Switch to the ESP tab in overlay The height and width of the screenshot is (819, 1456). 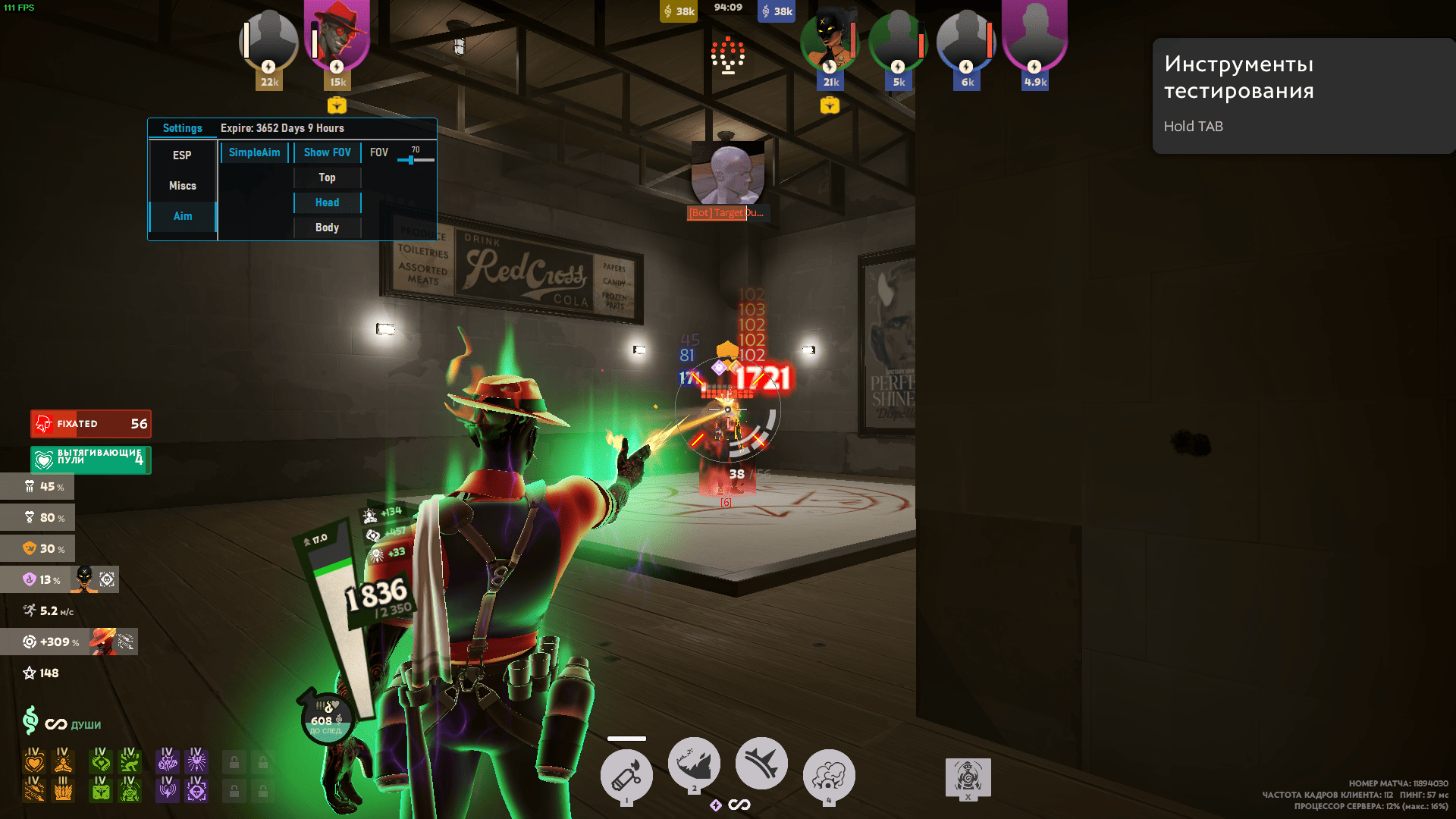click(182, 155)
